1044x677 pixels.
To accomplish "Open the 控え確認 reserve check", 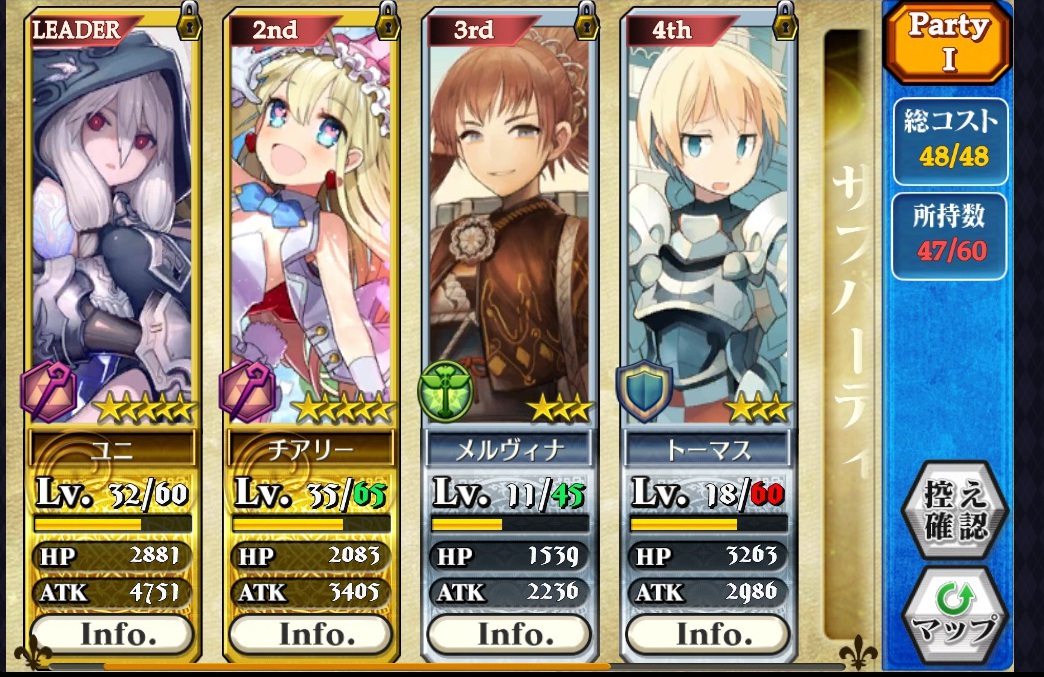I will [954, 512].
